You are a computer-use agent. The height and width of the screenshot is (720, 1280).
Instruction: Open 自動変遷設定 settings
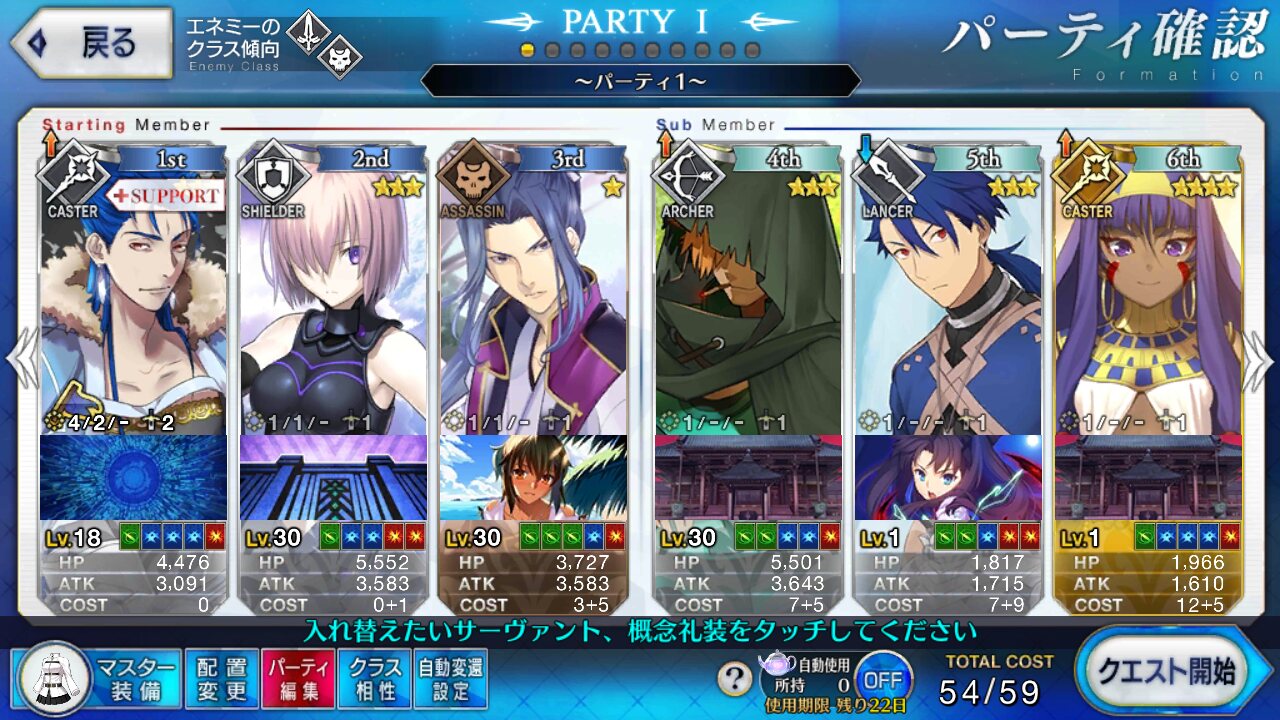450,678
